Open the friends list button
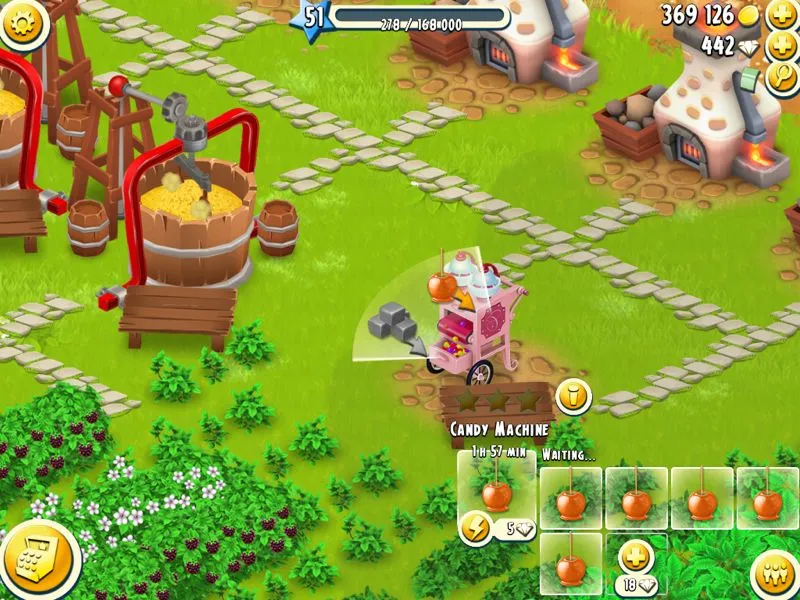800x600 pixels. pyautogui.click(x=771, y=574)
